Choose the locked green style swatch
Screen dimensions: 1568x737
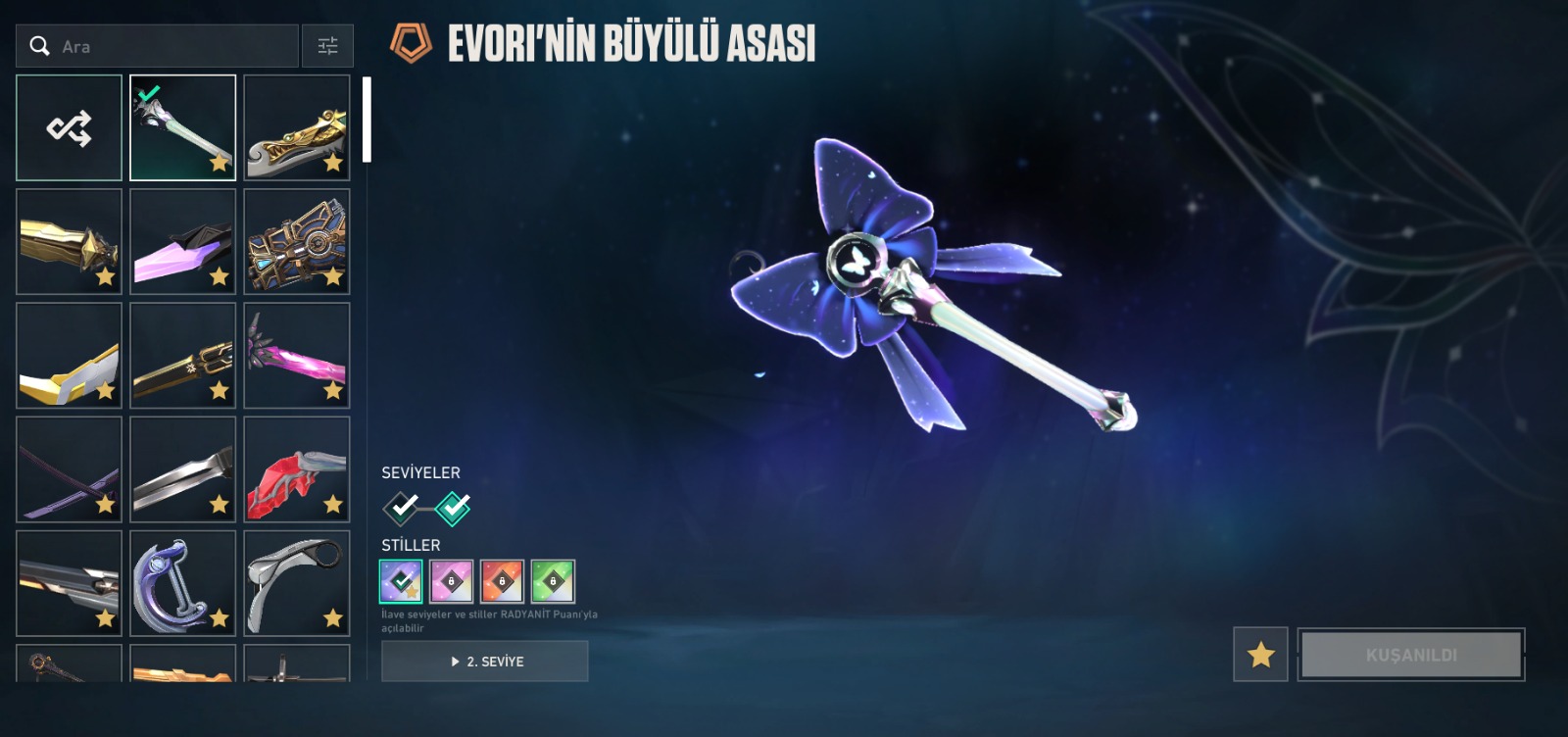point(553,581)
